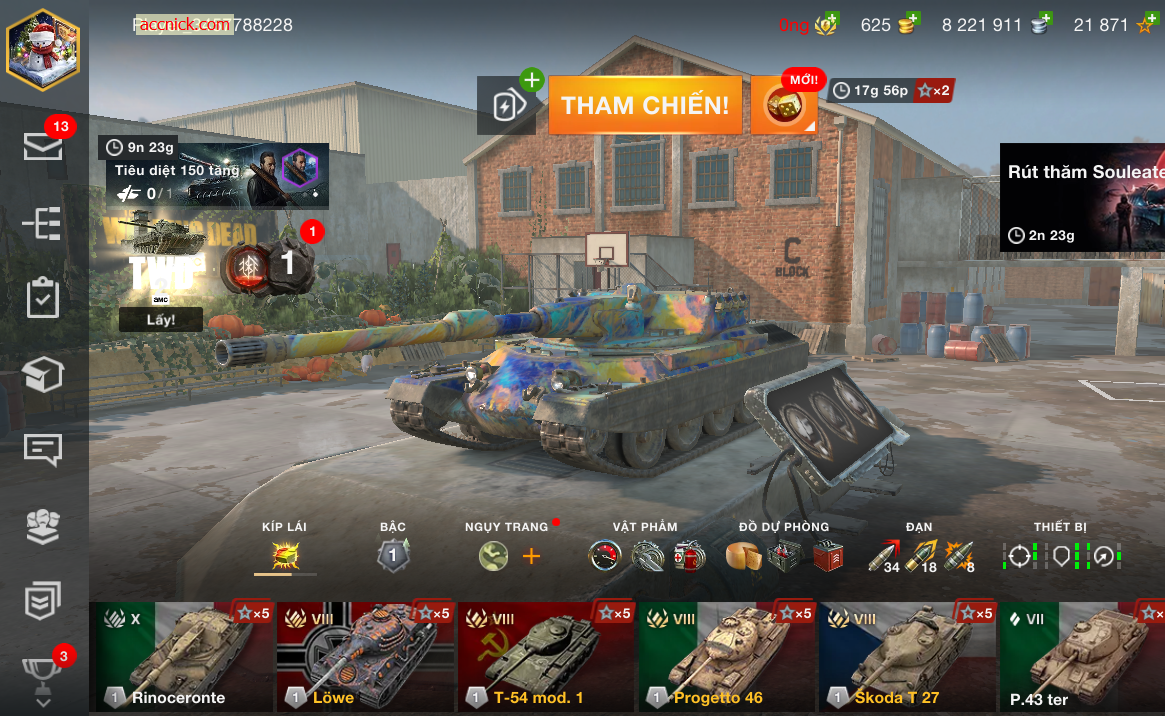Viewport: 1165px width, 716px height.
Task: Start battle with THAM CHIẾN! button
Action: point(645,105)
